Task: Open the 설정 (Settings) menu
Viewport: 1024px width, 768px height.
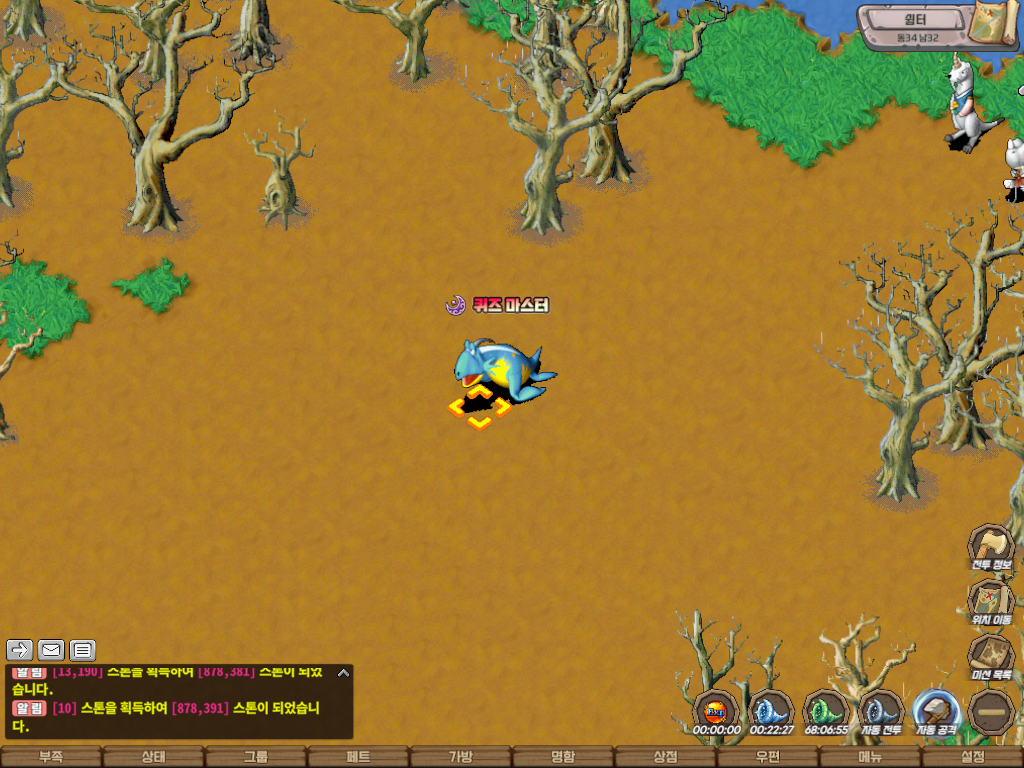Action: [x=972, y=757]
